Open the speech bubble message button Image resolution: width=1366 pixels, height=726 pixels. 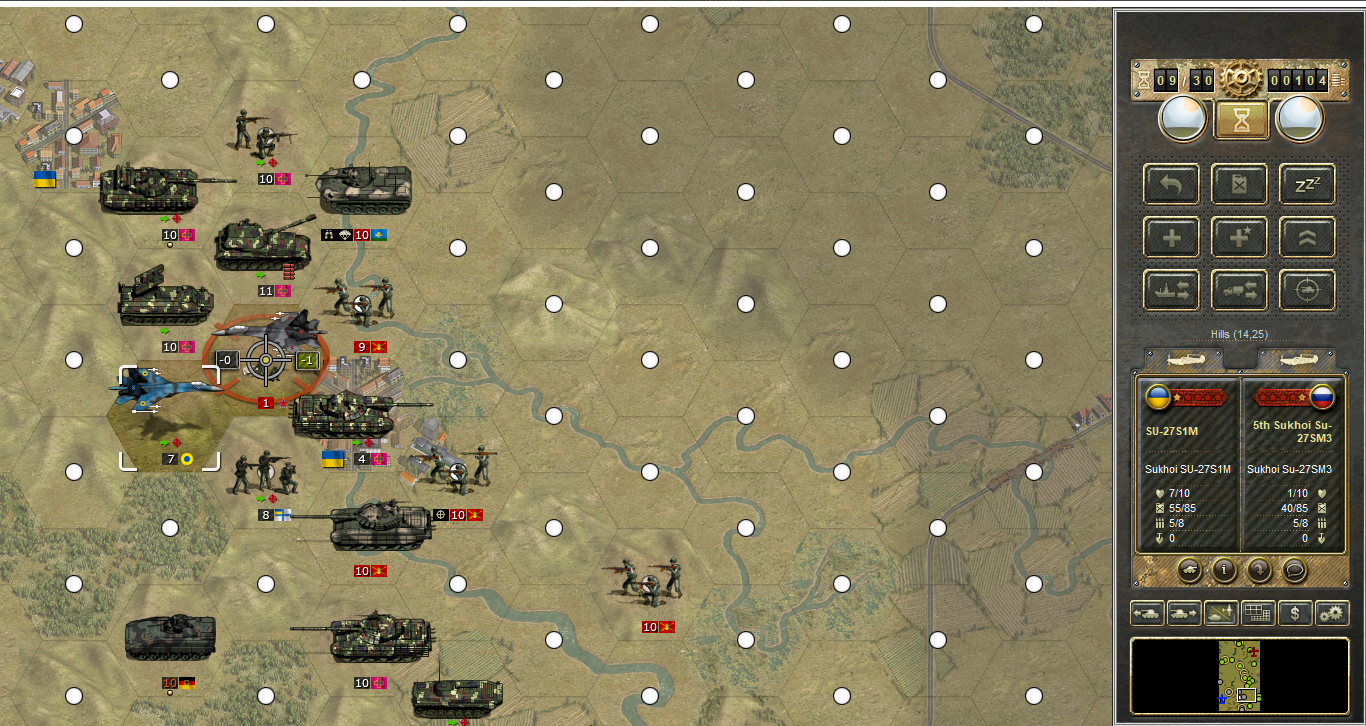pos(1294,570)
